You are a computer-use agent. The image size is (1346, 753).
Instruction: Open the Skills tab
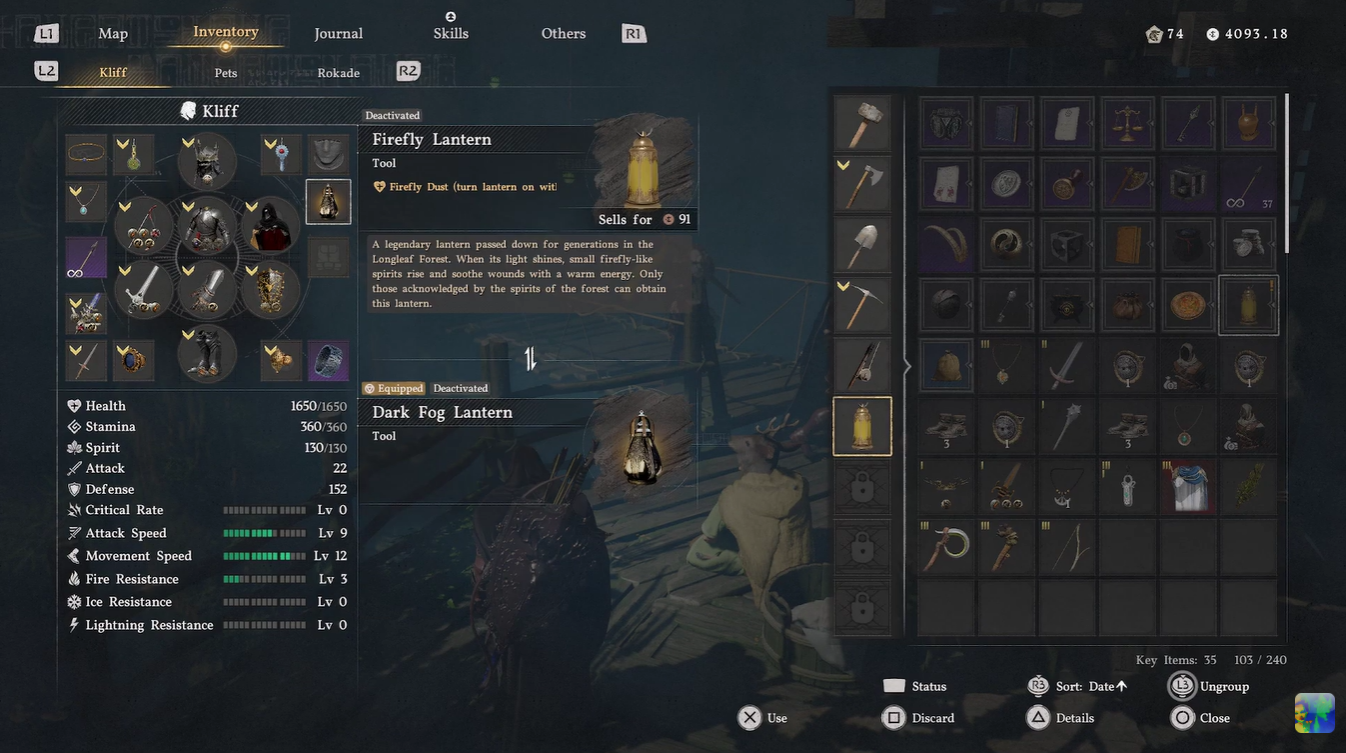click(450, 33)
